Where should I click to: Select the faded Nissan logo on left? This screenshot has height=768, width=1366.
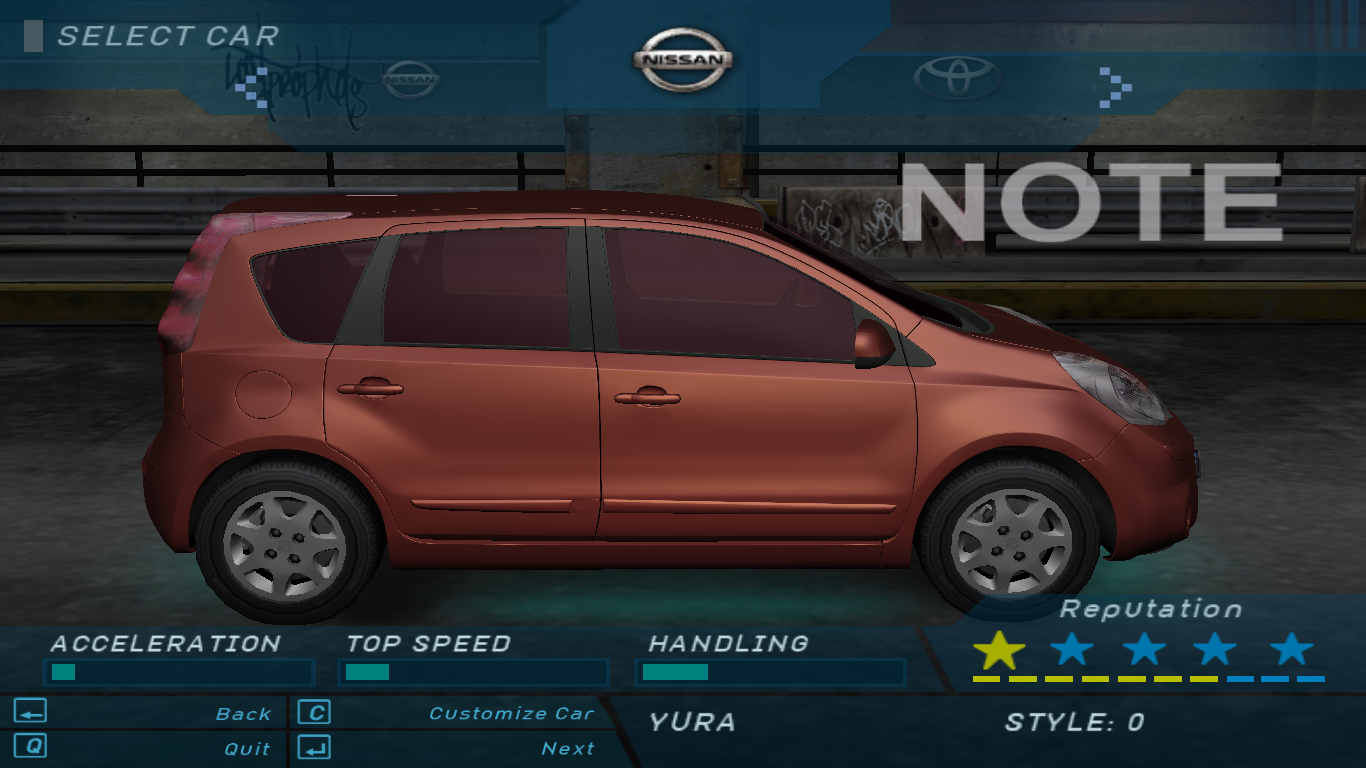point(411,79)
